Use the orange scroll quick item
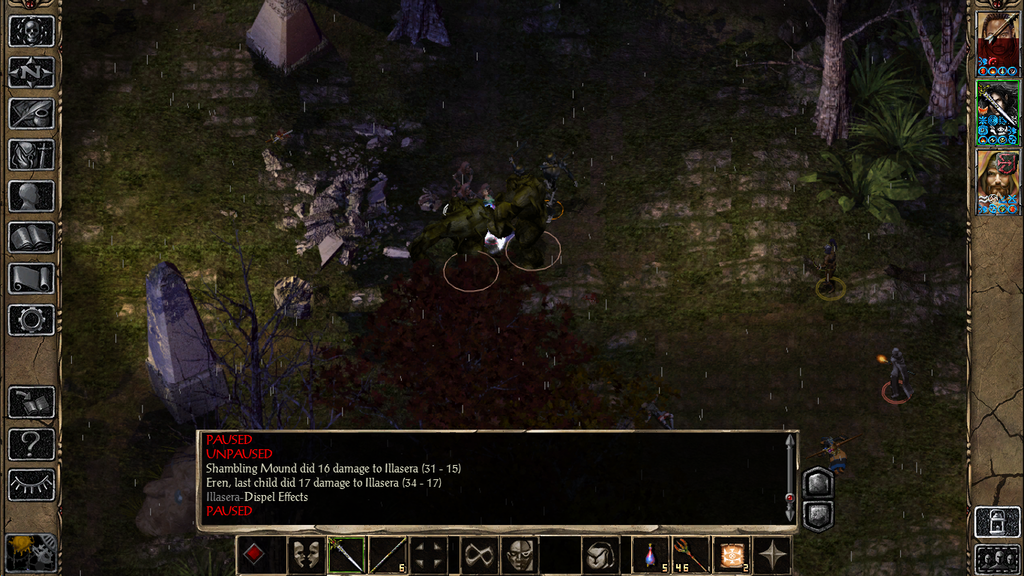This screenshot has width=1024, height=576. pyautogui.click(x=731, y=555)
